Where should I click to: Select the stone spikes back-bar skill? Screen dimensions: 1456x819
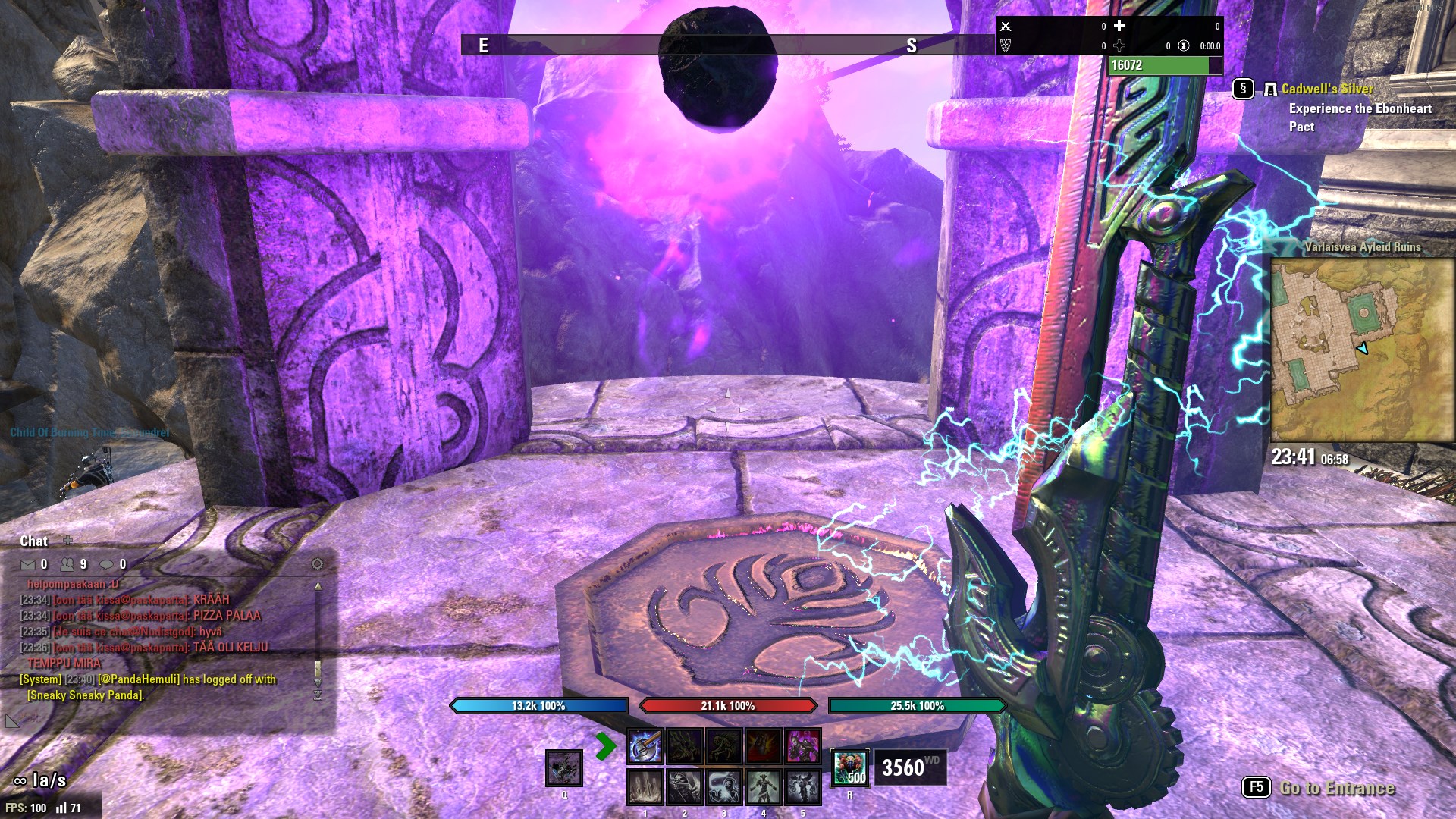click(645, 787)
